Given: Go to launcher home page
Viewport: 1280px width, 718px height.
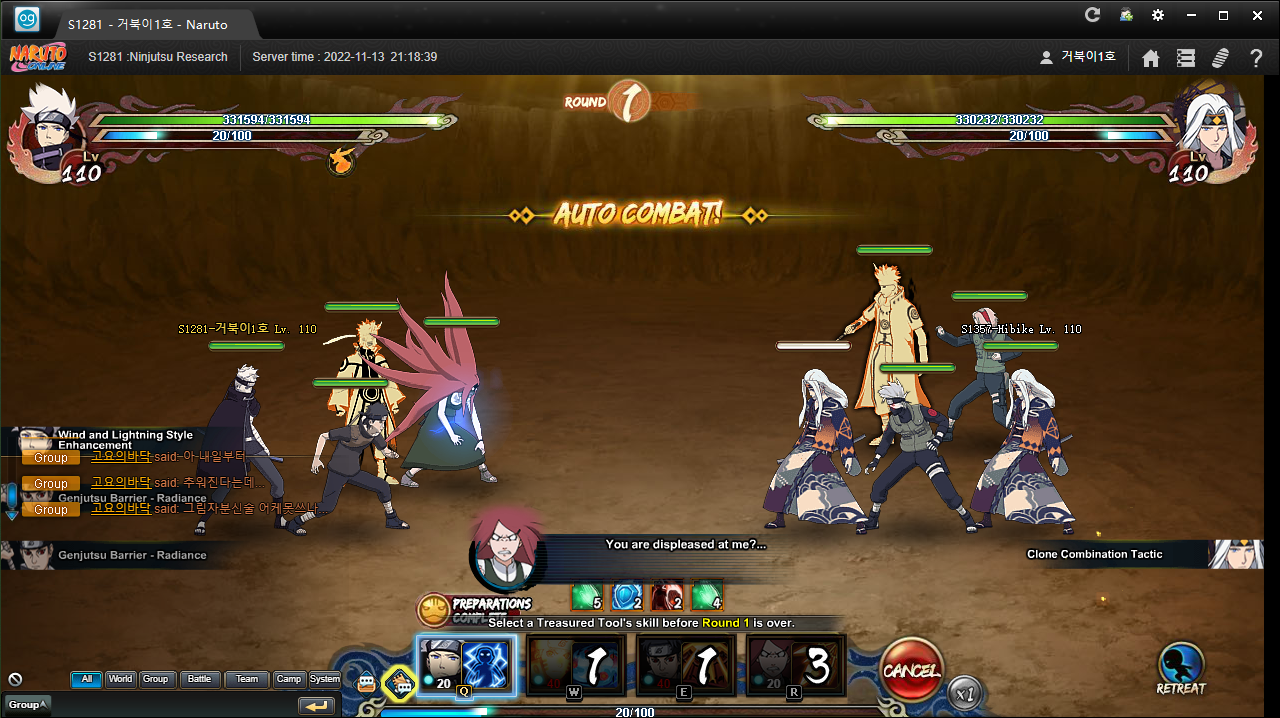Looking at the screenshot, I should (1151, 58).
